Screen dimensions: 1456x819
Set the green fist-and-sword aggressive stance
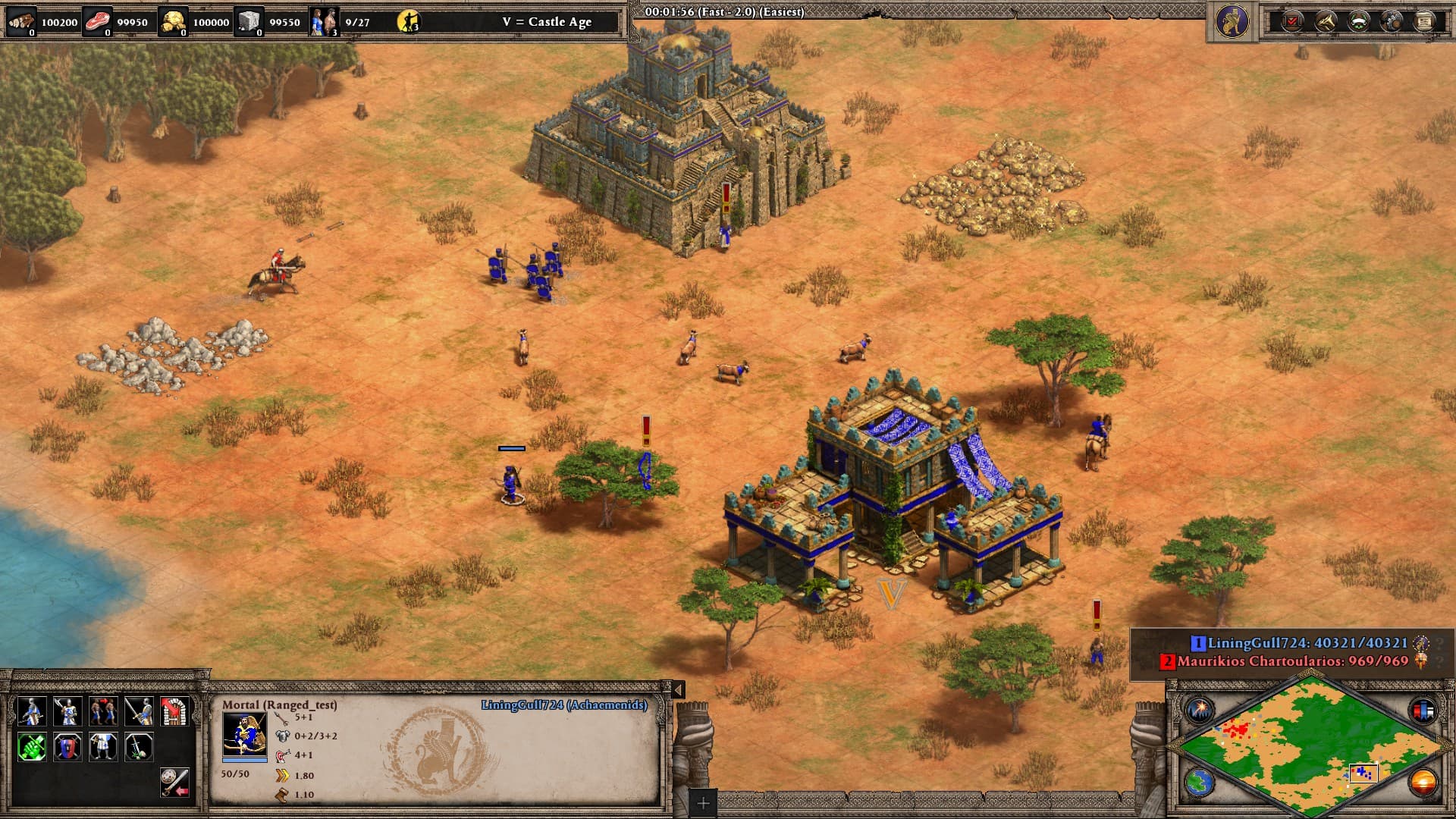pyautogui.click(x=31, y=747)
